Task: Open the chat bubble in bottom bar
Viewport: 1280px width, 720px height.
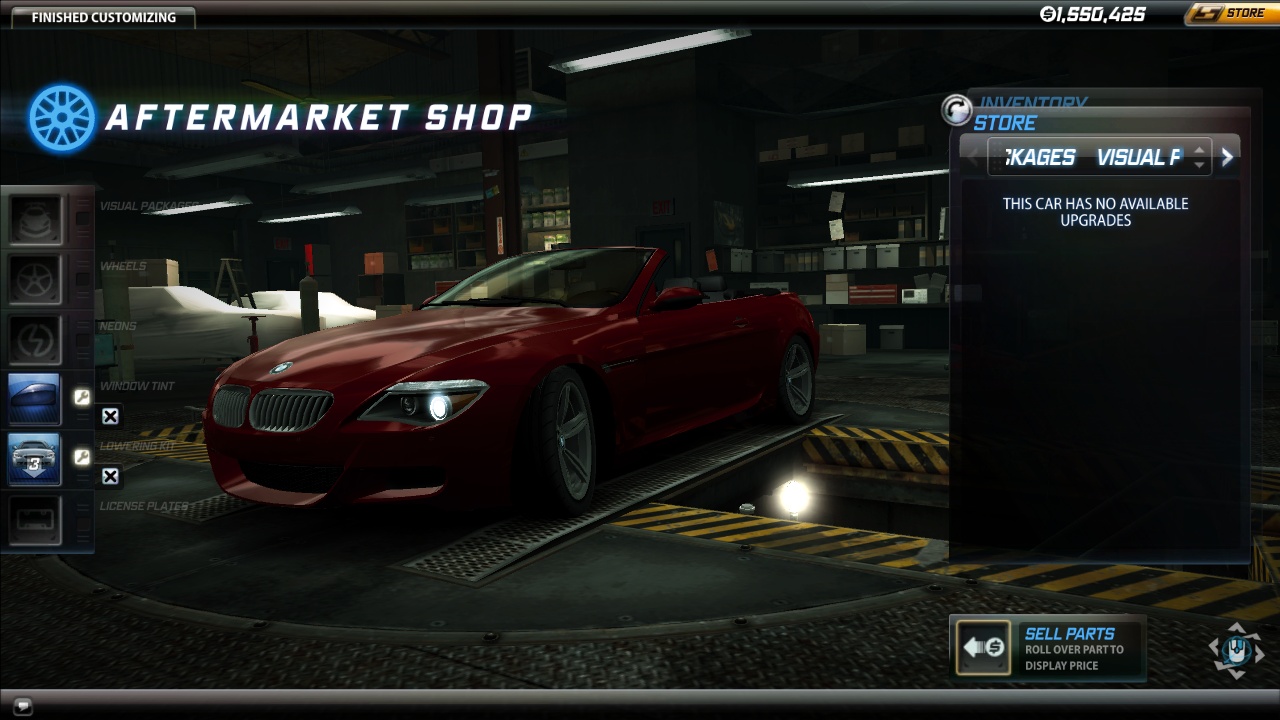Action: pyautogui.click(x=22, y=705)
